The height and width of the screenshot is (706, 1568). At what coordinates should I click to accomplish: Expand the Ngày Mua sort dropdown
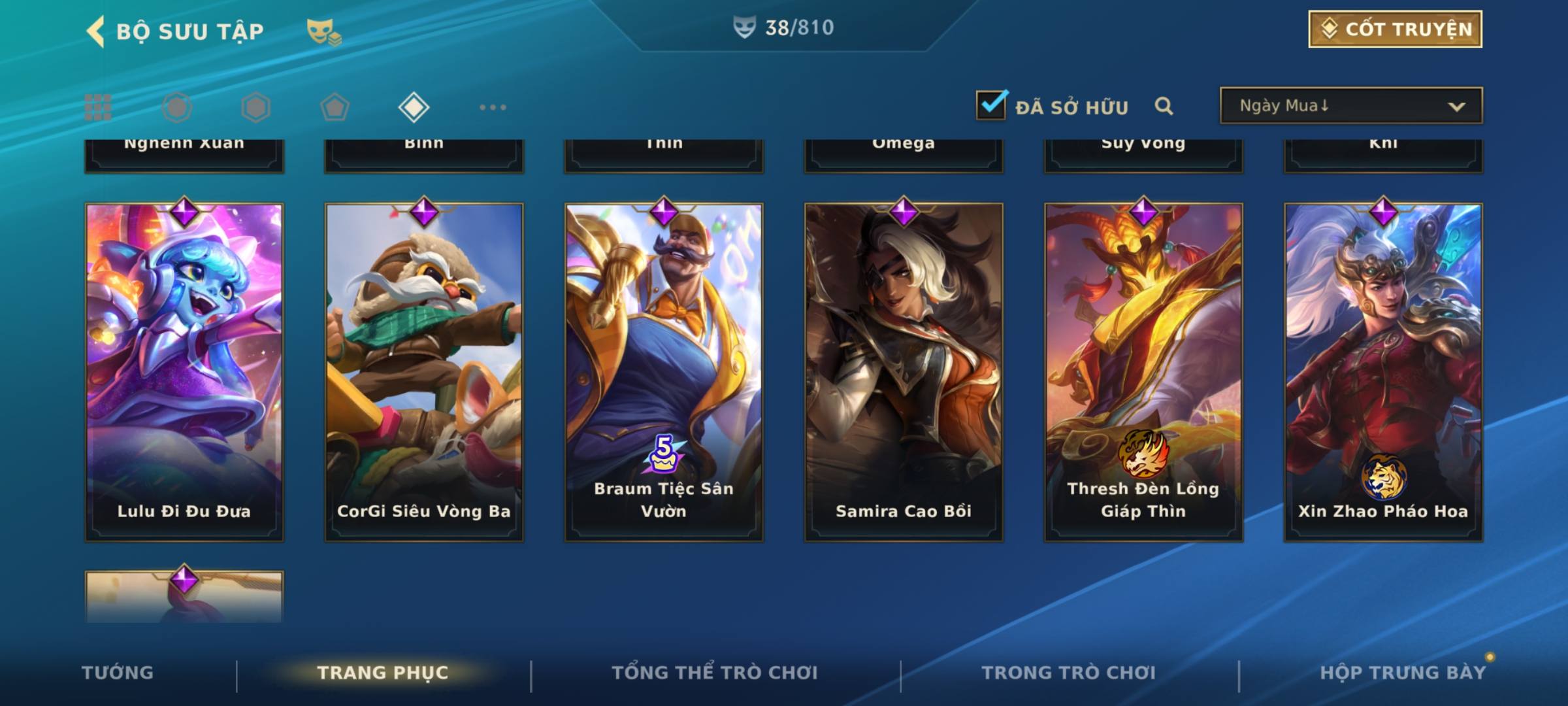point(1351,106)
